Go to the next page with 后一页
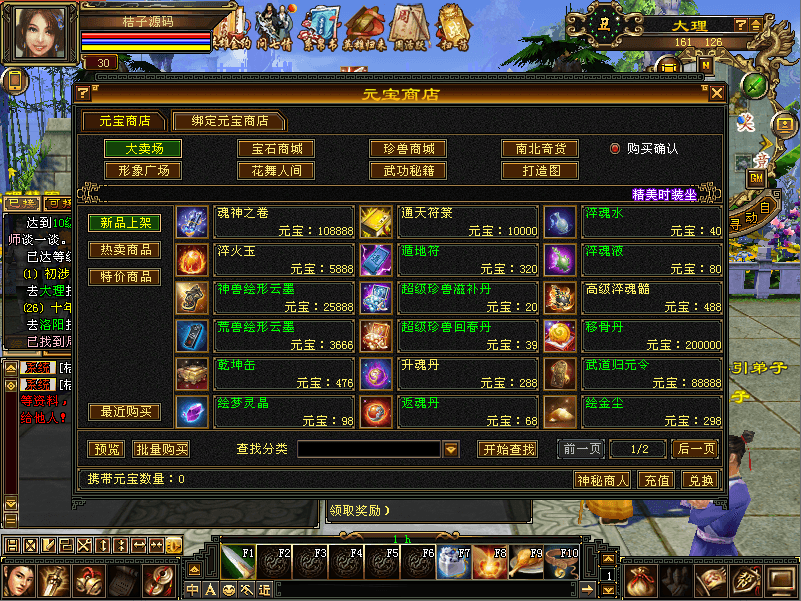801x601 pixels. [x=695, y=449]
